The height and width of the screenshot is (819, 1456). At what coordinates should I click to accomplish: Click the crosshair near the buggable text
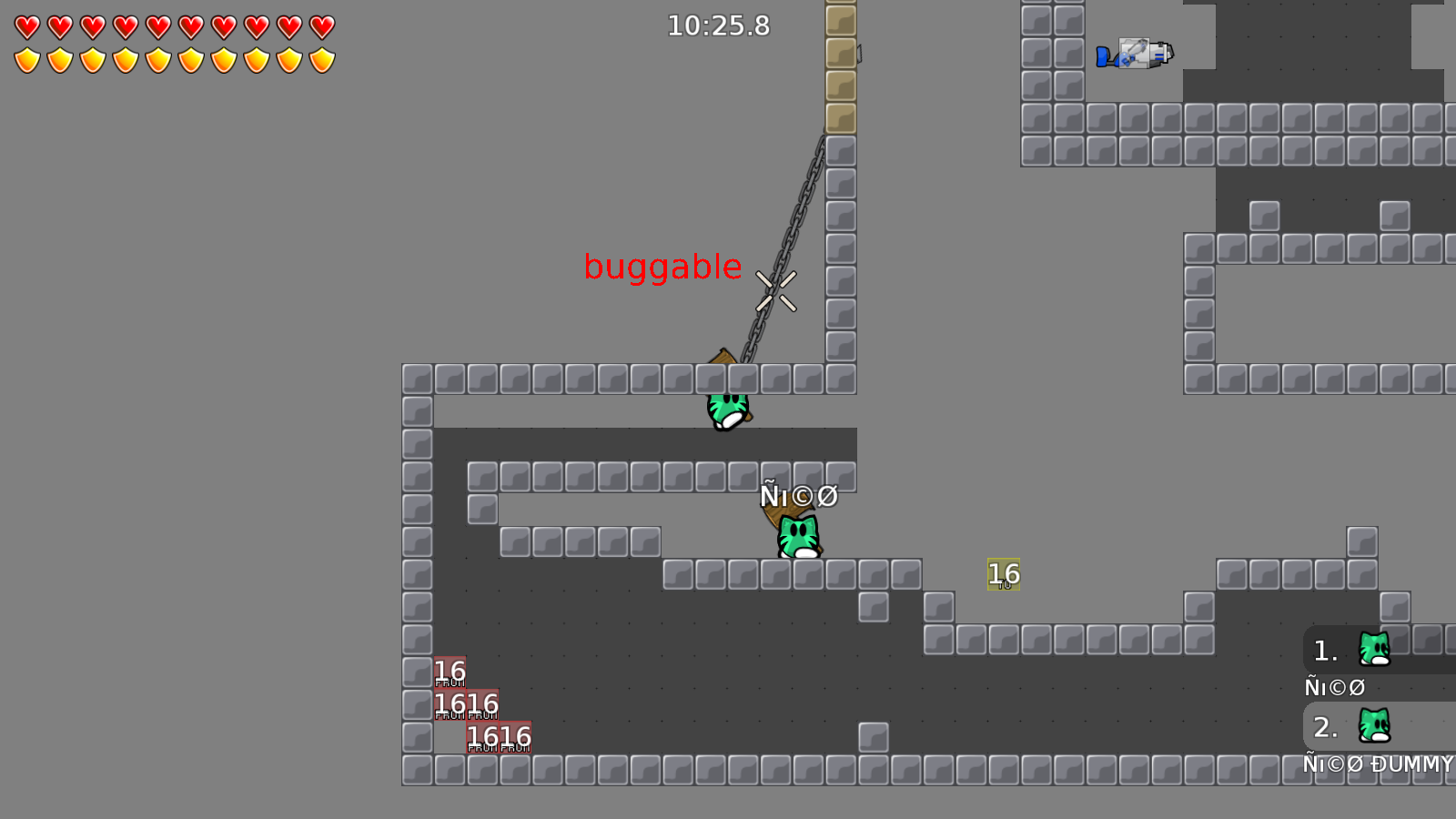[x=777, y=291]
